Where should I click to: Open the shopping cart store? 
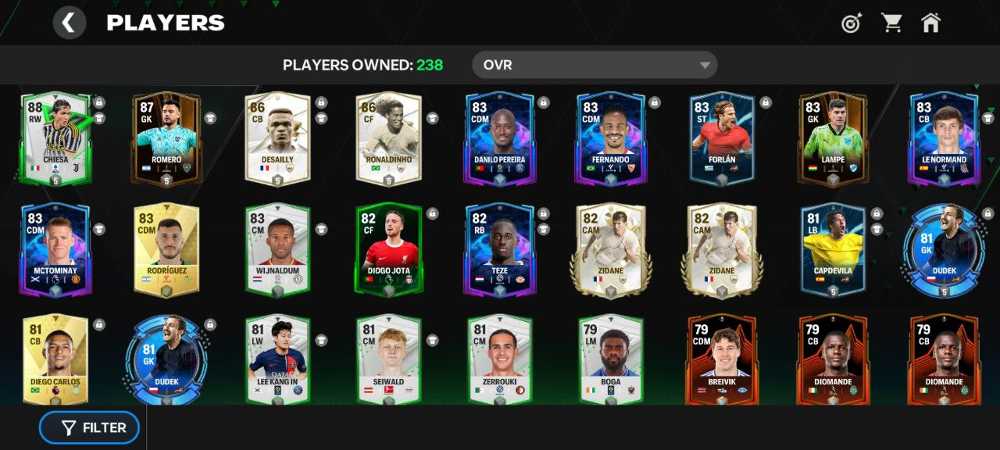point(891,23)
